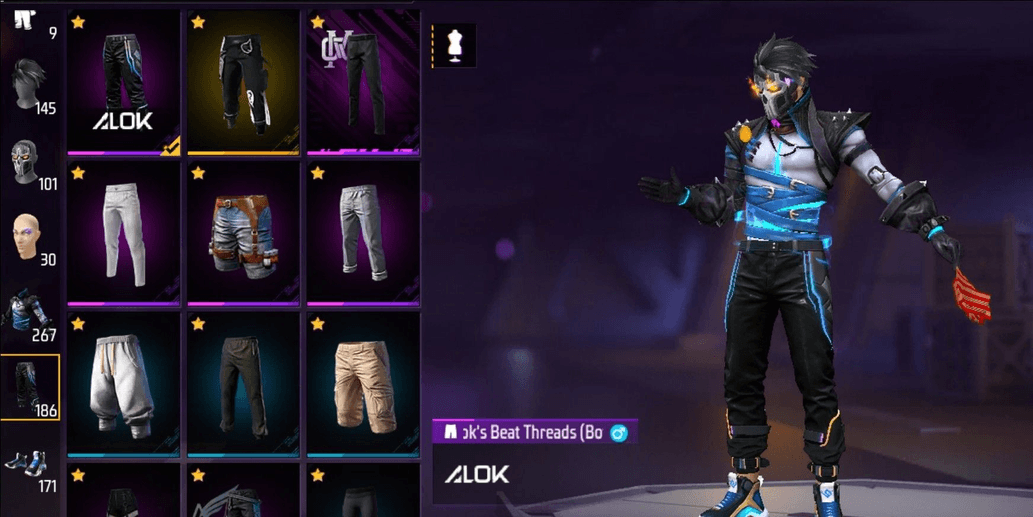Click the blue gender symbol icon
The width and height of the screenshot is (1033, 517).
(x=619, y=433)
